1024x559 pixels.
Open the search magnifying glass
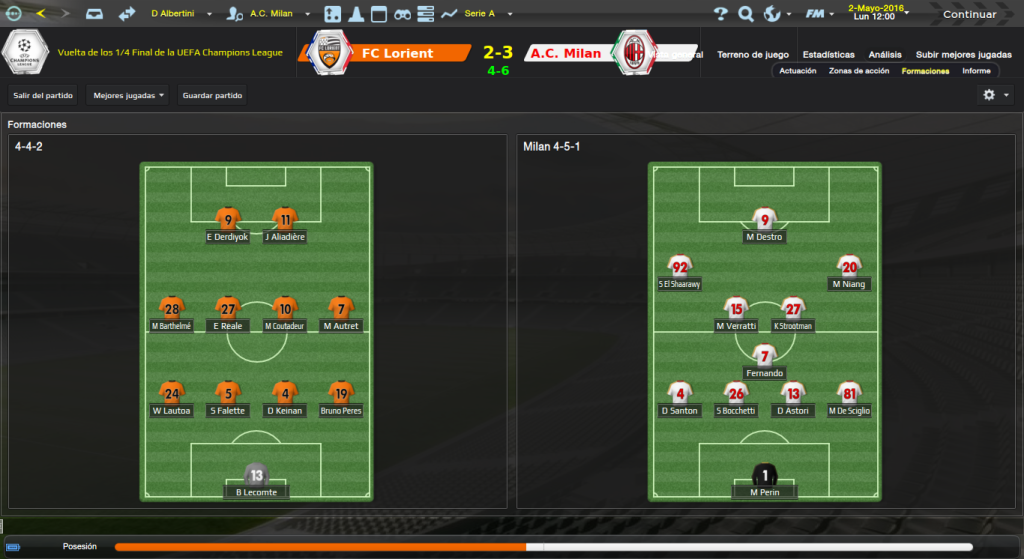click(x=746, y=14)
